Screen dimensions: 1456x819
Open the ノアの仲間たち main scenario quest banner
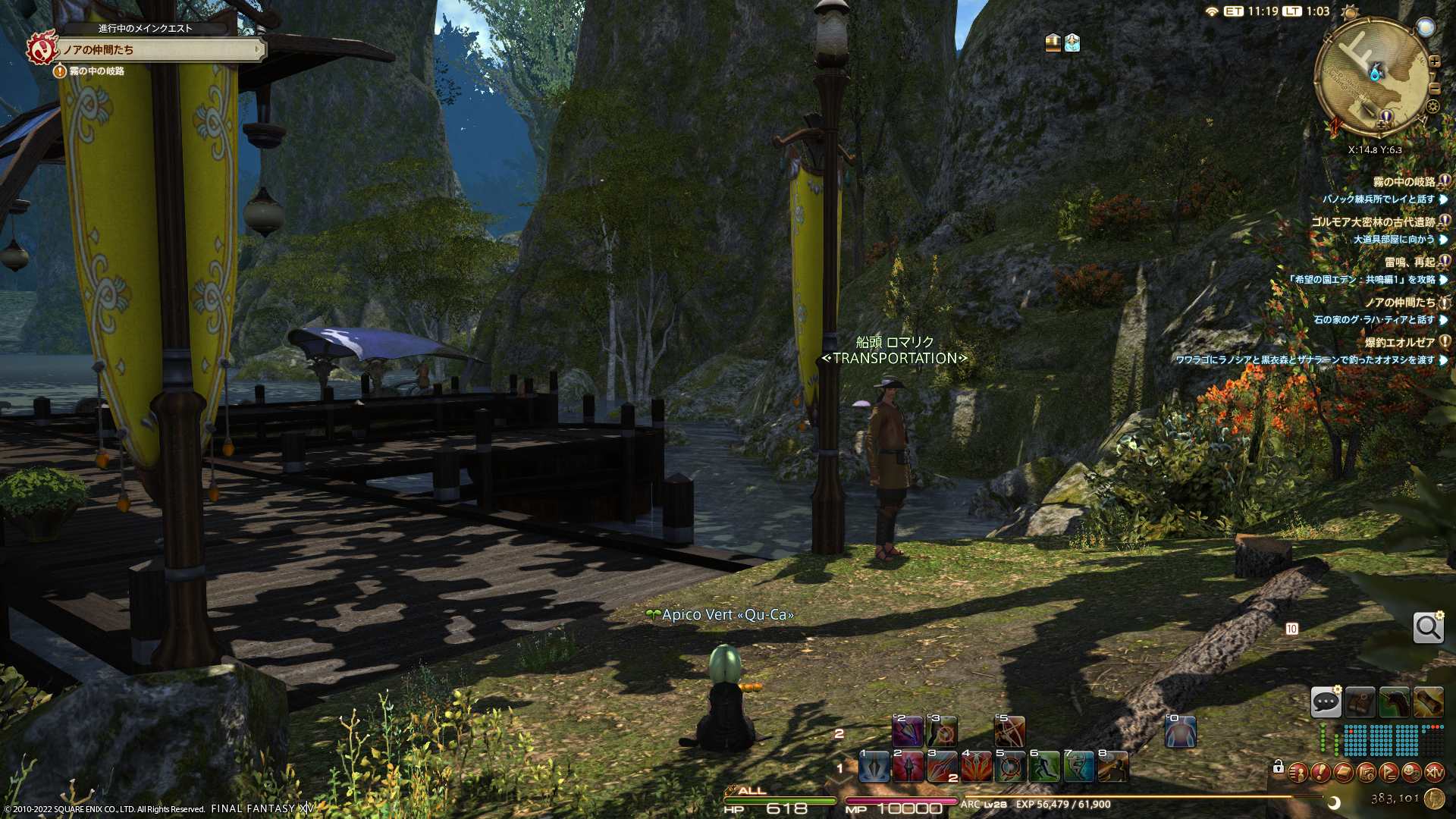coord(159,50)
